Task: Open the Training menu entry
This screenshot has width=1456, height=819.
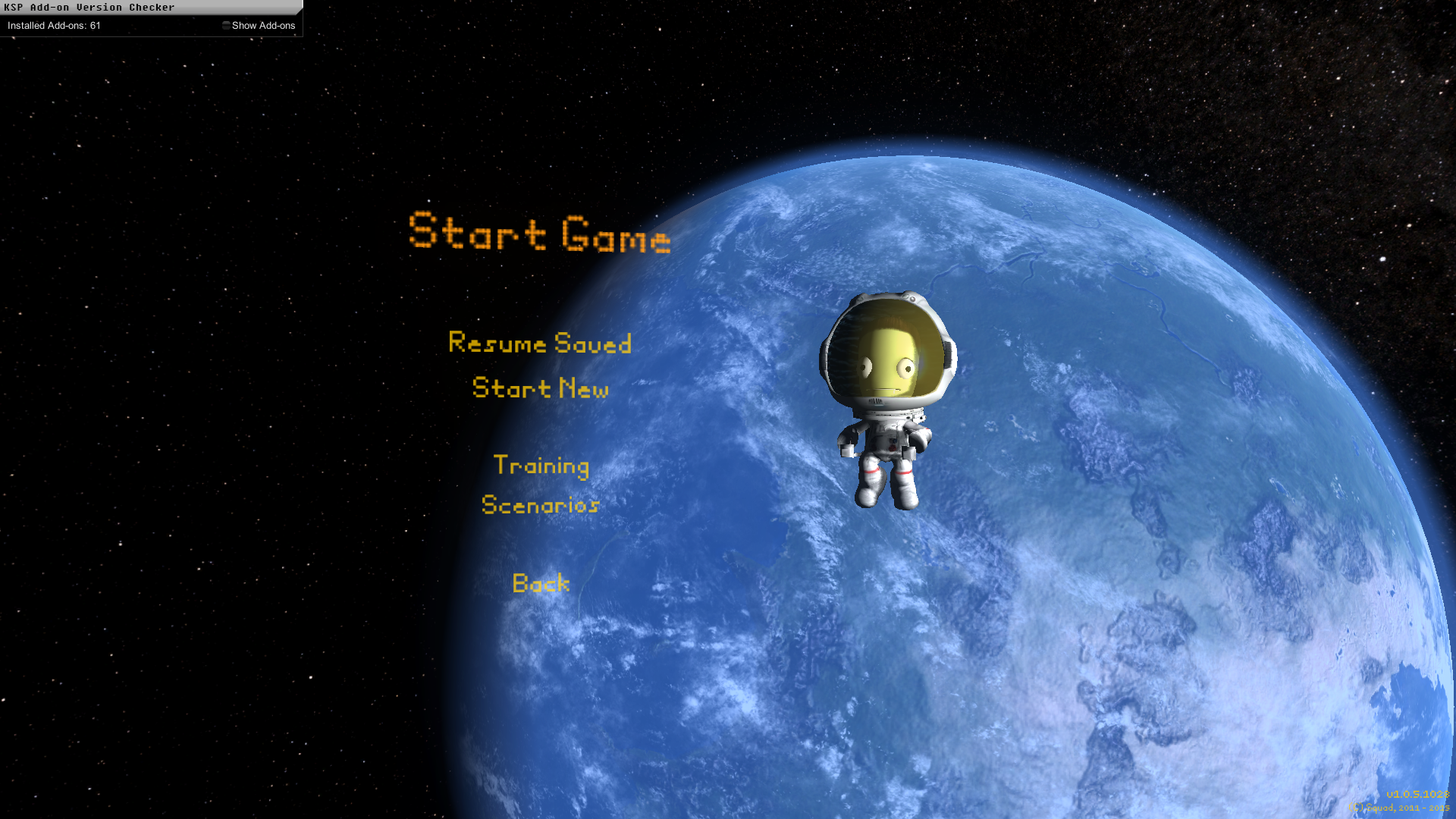Action: [x=541, y=465]
